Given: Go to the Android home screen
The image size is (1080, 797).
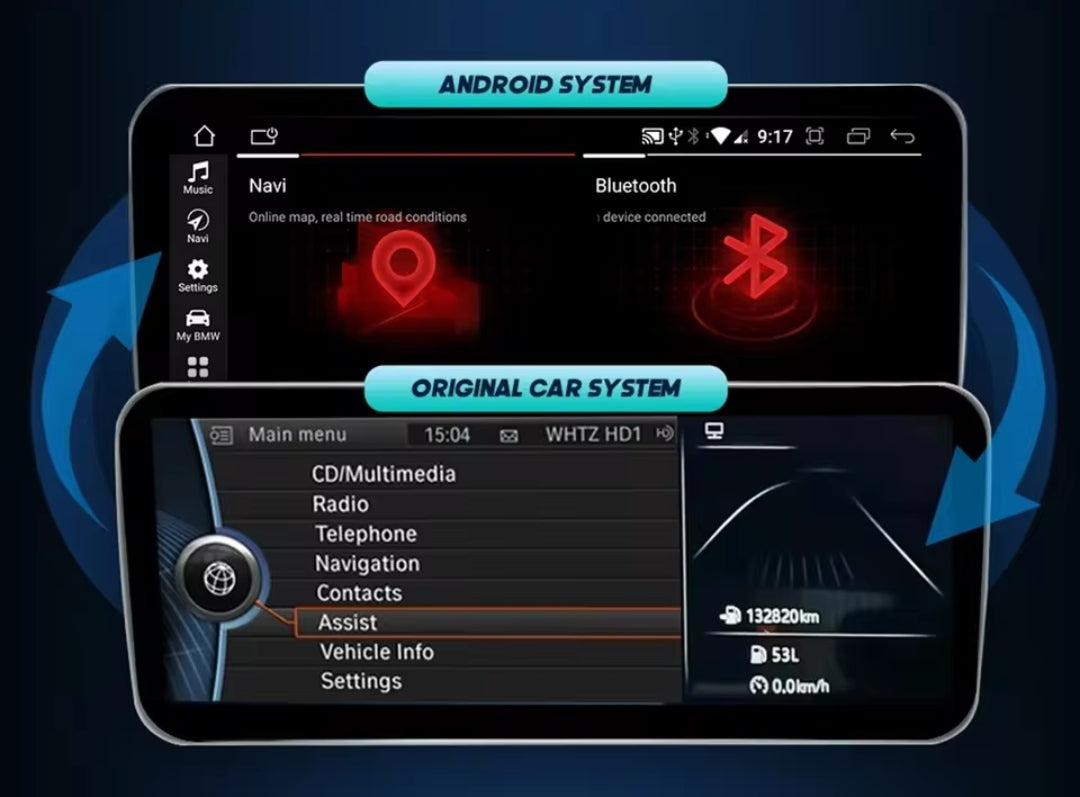Looking at the screenshot, I should coord(204,136).
